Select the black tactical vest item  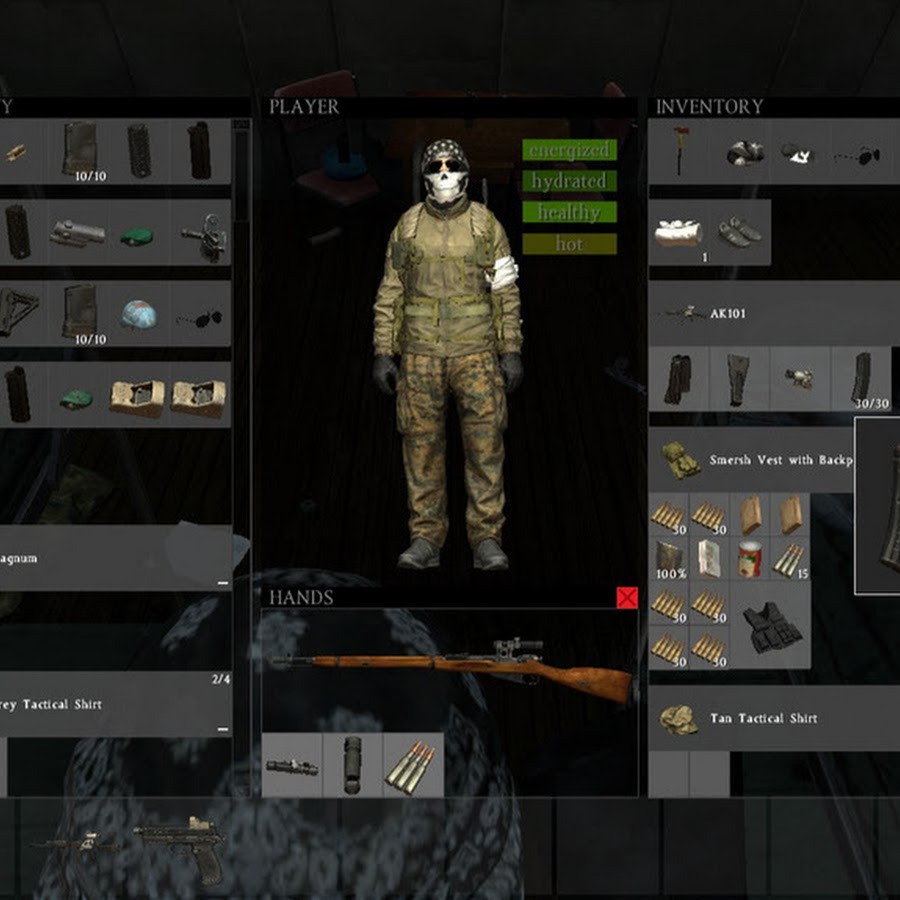[x=771, y=627]
